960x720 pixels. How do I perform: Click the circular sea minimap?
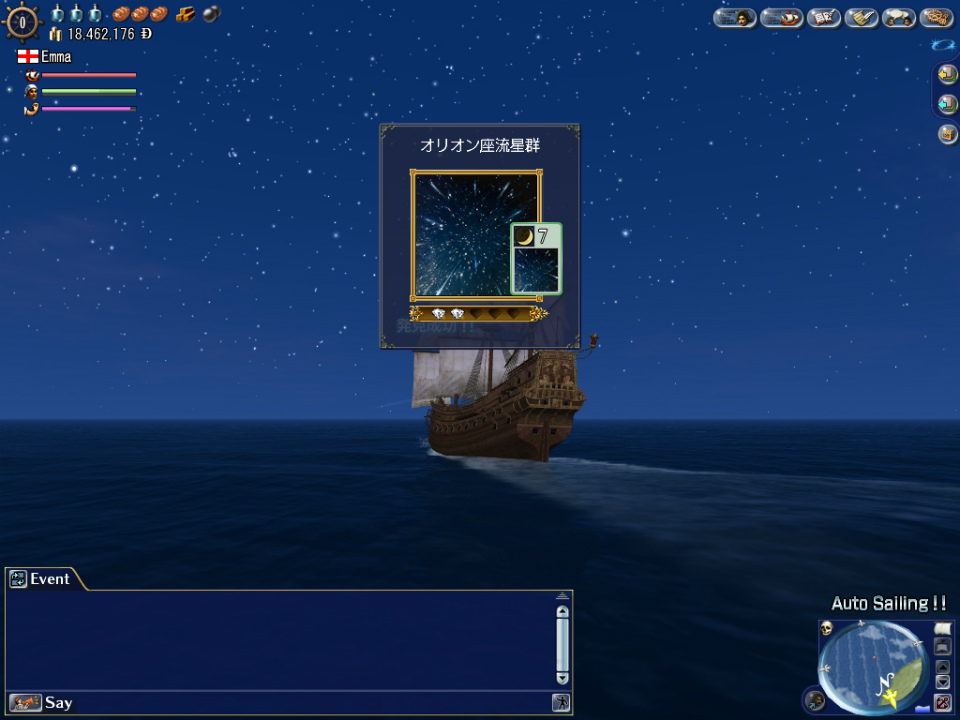coord(870,665)
